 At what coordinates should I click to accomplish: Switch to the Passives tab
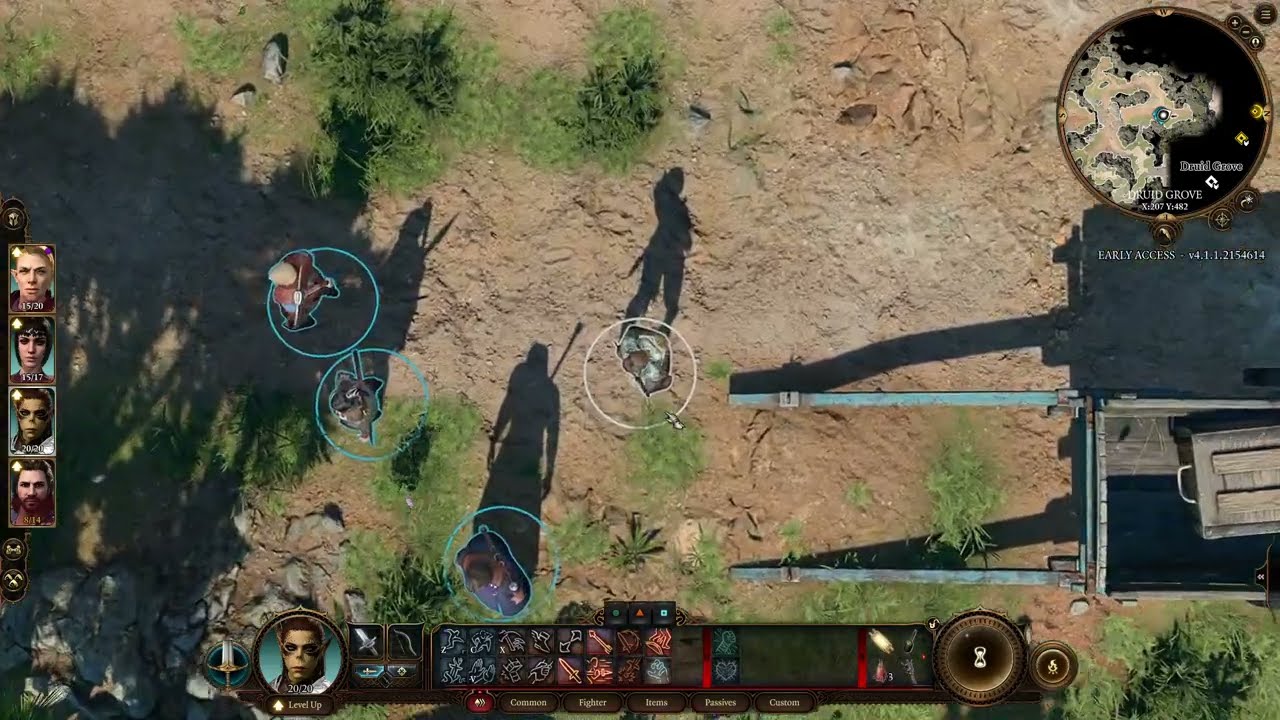pyautogui.click(x=720, y=703)
